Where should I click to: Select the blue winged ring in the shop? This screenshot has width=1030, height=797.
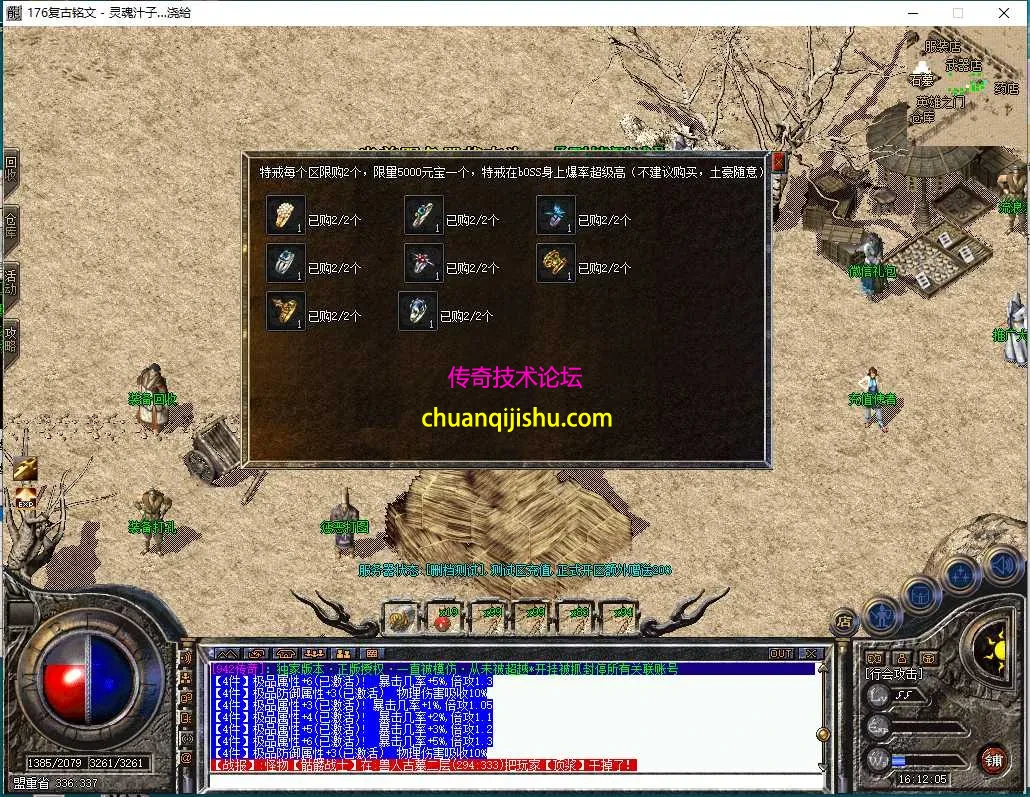(x=556, y=215)
